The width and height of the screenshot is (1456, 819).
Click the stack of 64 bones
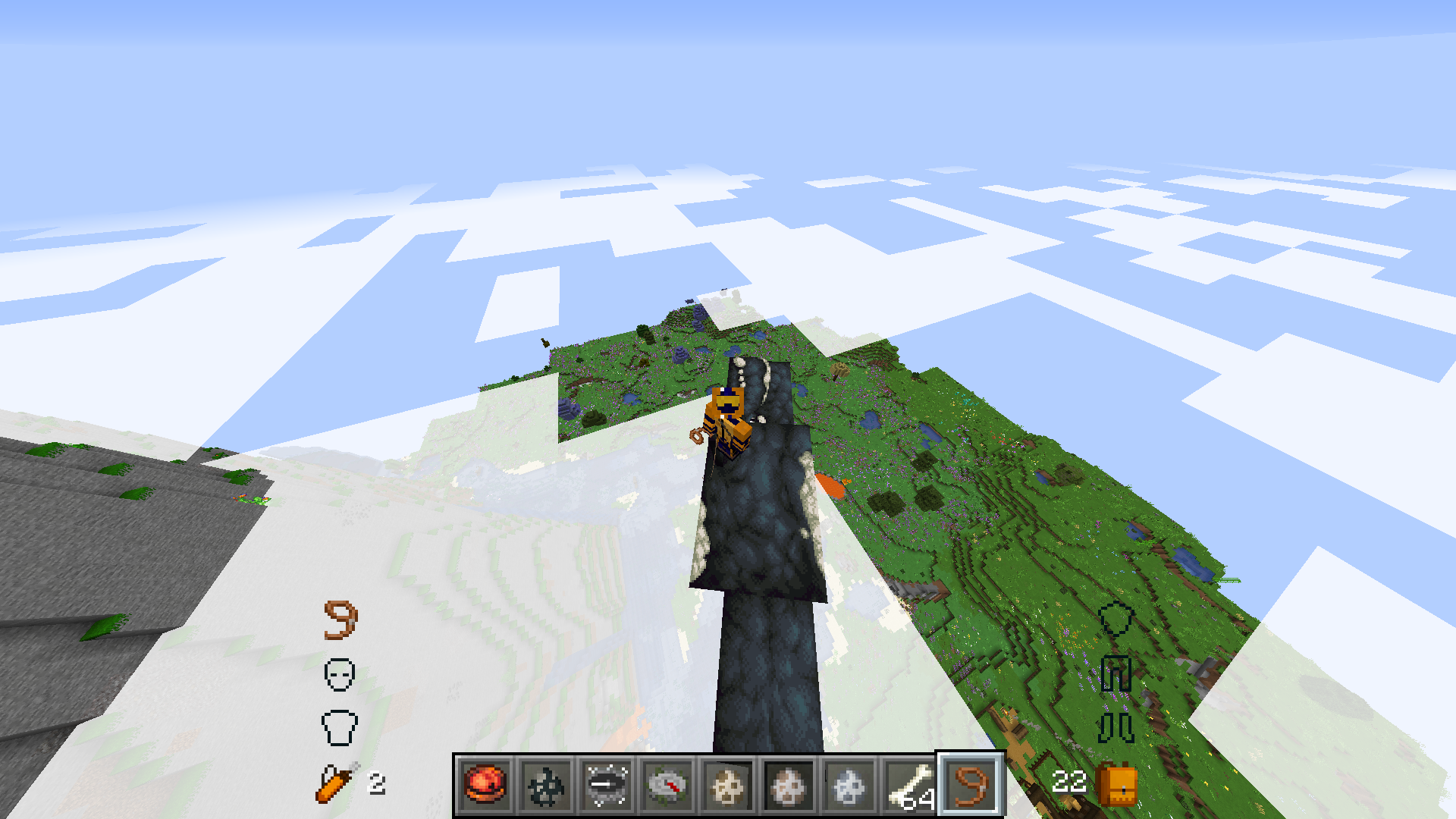tap(910, 785)
